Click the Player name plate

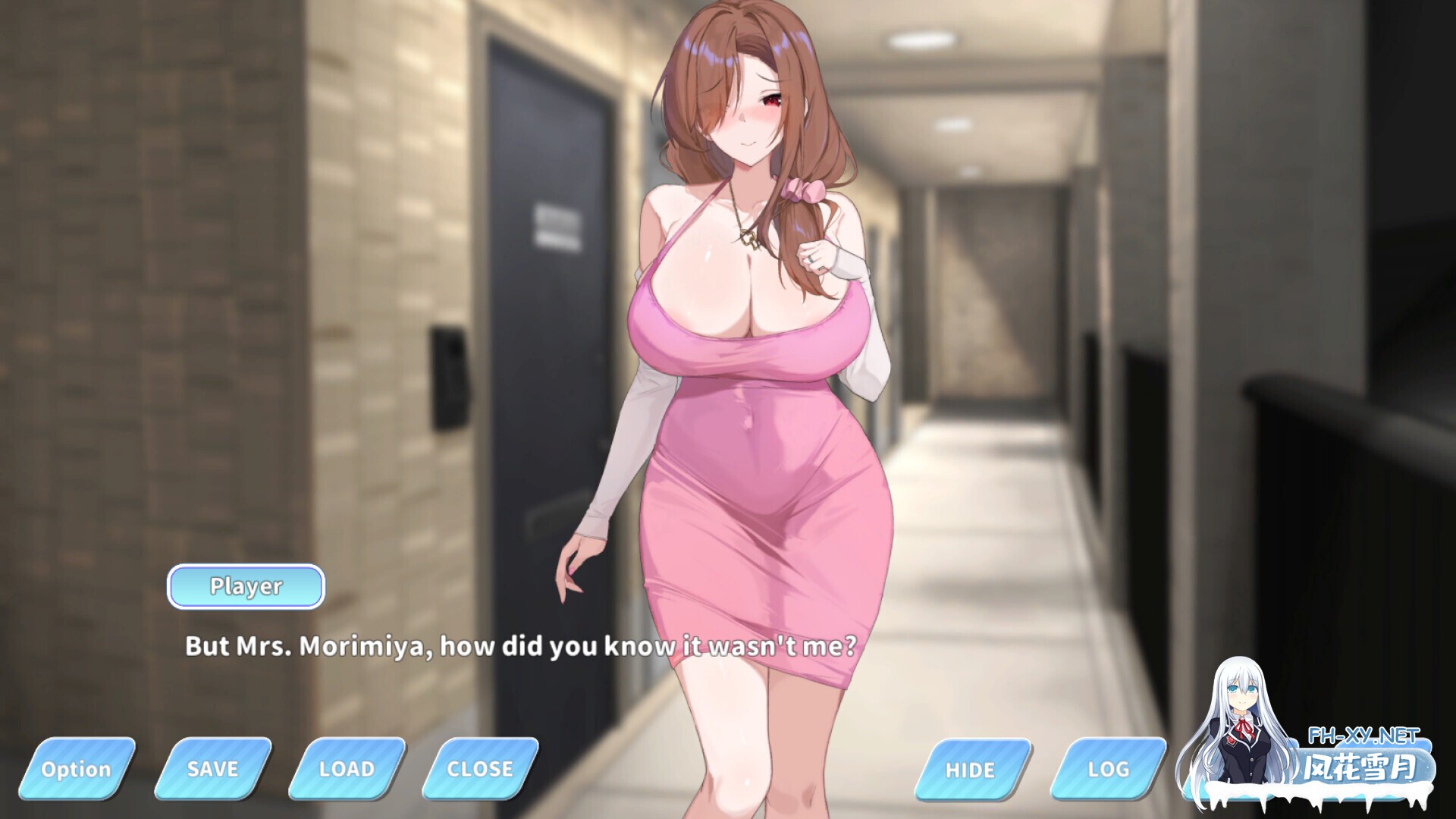(x=246, y=586)
